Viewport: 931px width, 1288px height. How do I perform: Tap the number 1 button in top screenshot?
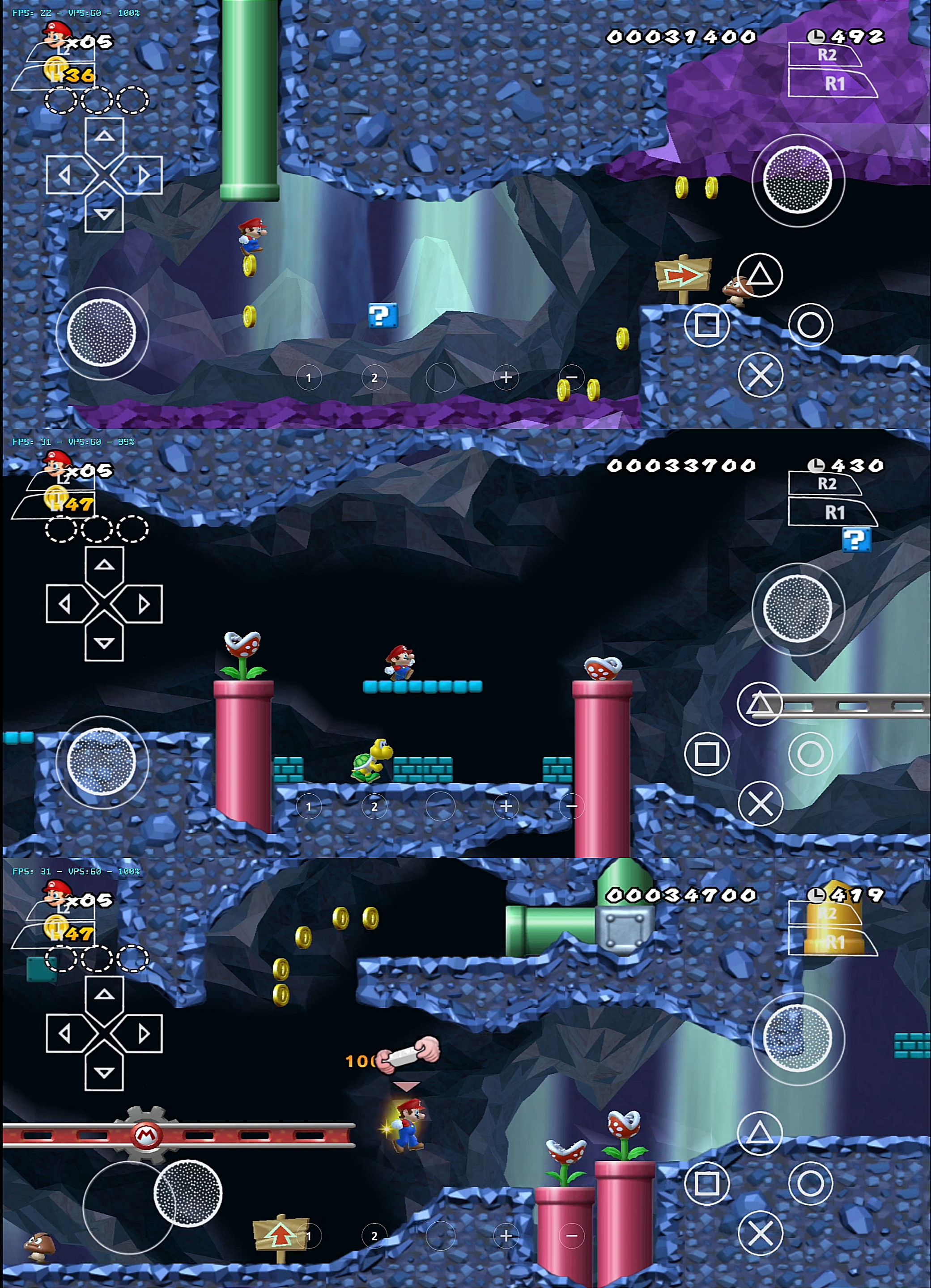click(308, 377)
